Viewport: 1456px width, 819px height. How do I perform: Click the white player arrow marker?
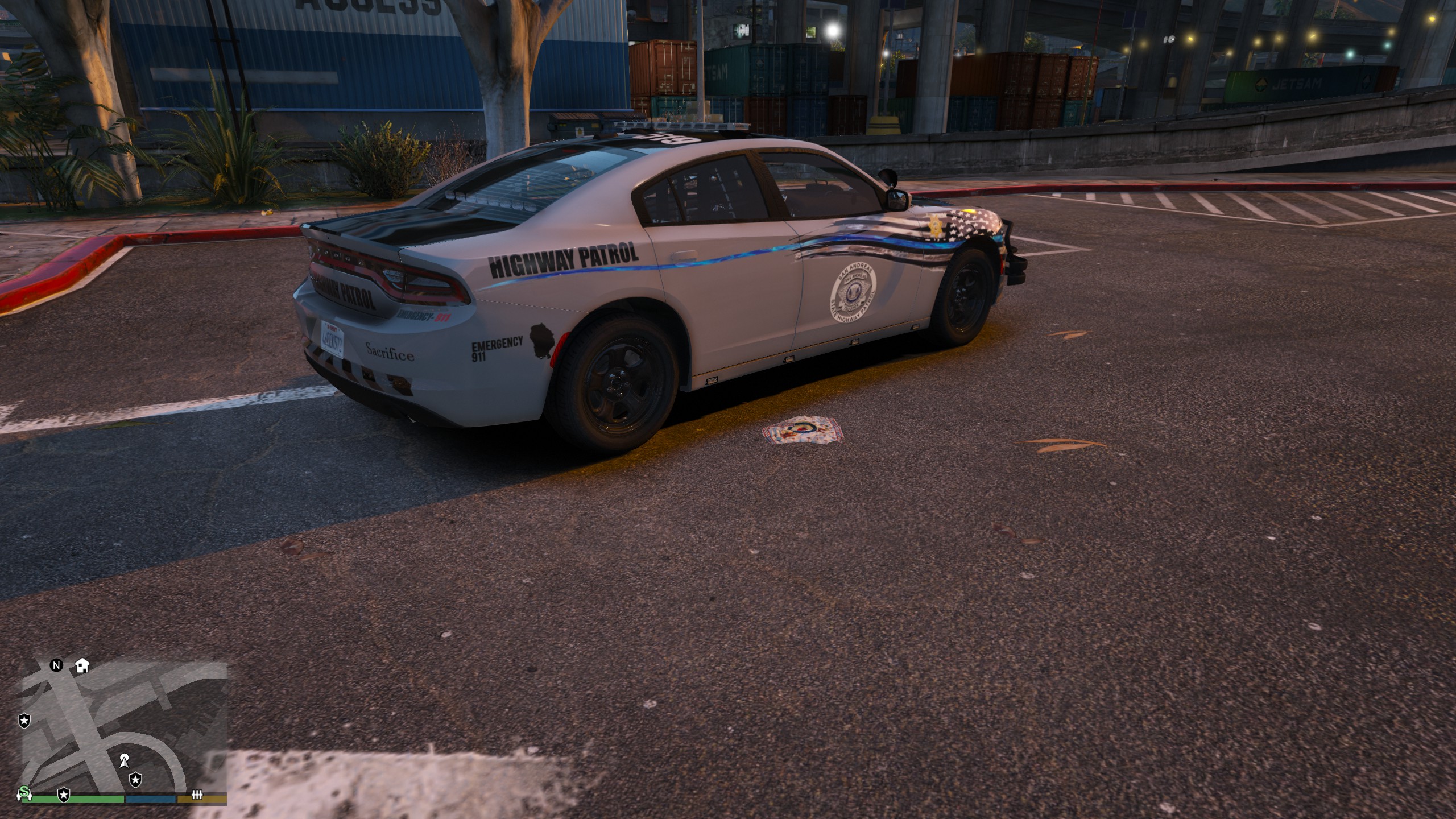[124, 759]
